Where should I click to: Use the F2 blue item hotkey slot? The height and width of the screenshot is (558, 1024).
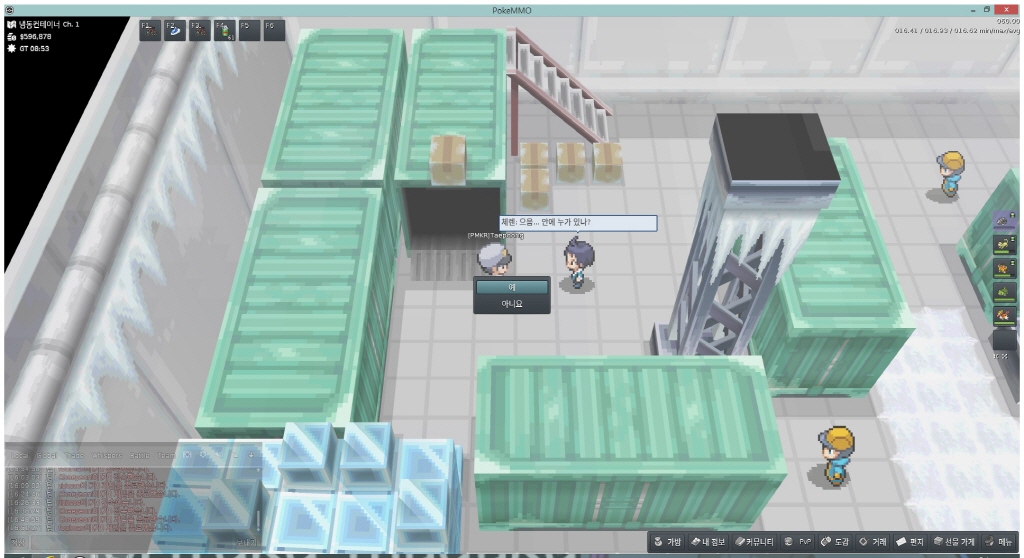(x=173, y=30)
